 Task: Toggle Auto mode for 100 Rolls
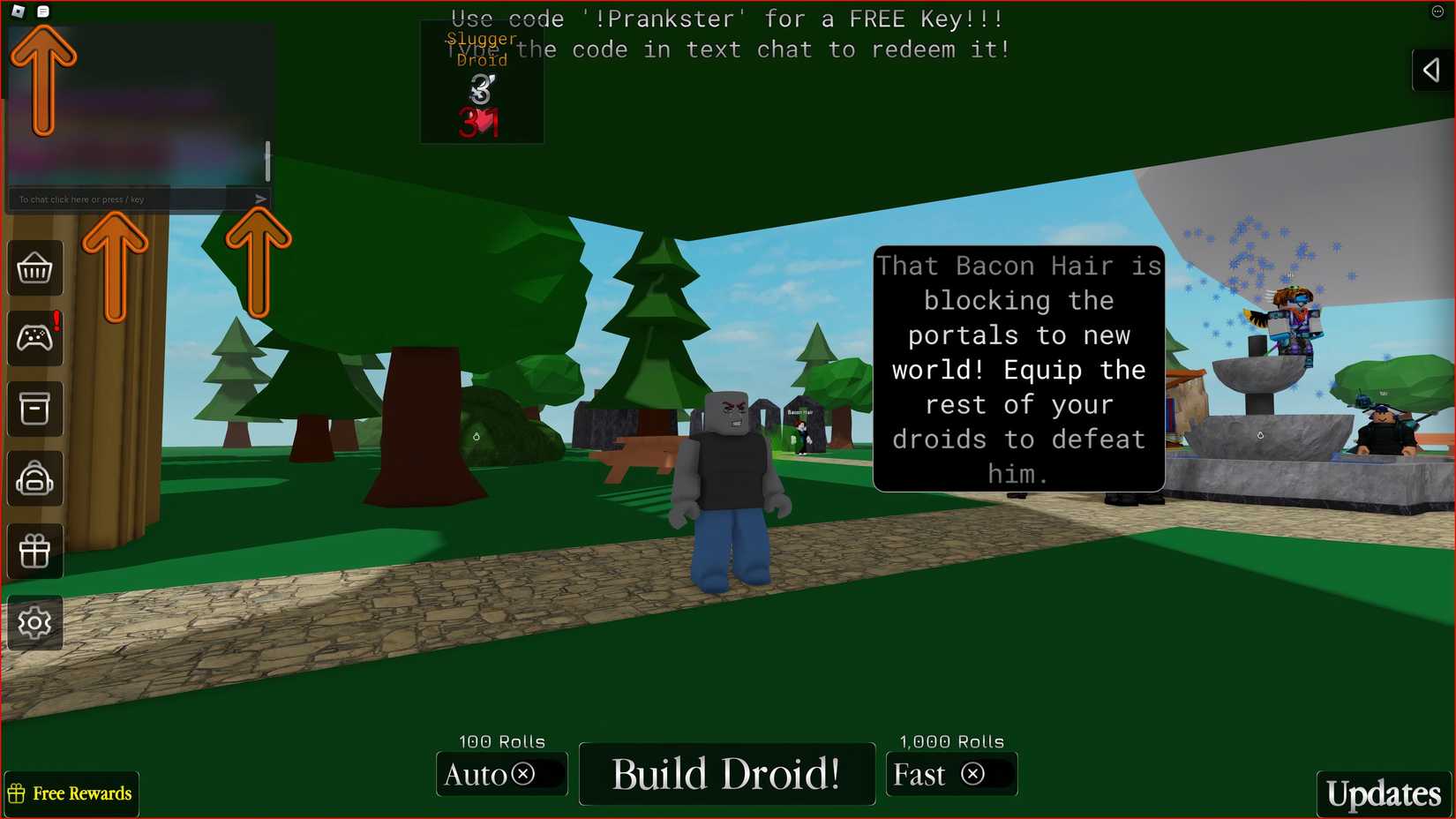pos(501,775)
